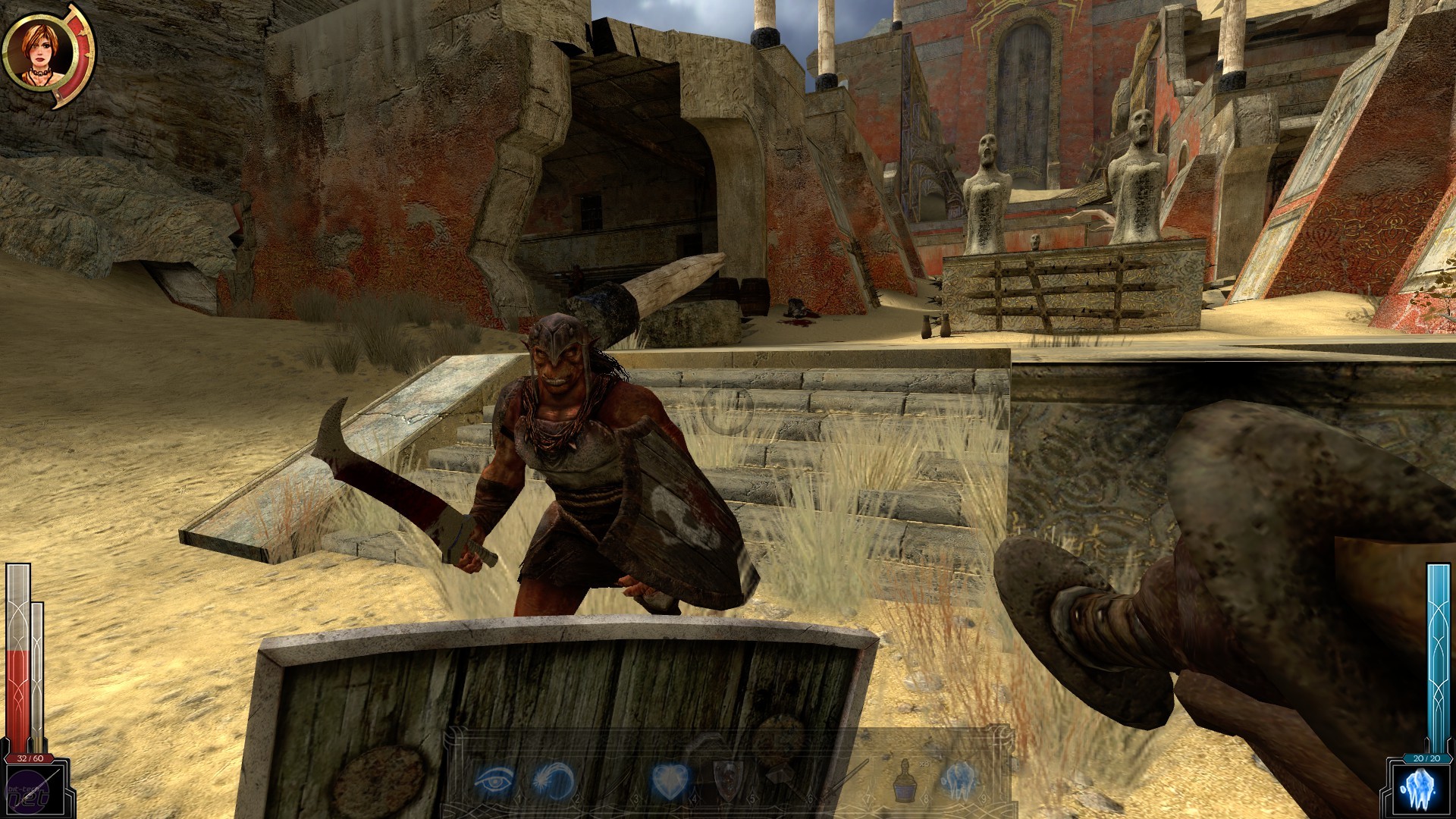Select the shield slot in hotbar
Image resolution: width=1456 pixels, height=819 pixels.
(x=726, y=780)
